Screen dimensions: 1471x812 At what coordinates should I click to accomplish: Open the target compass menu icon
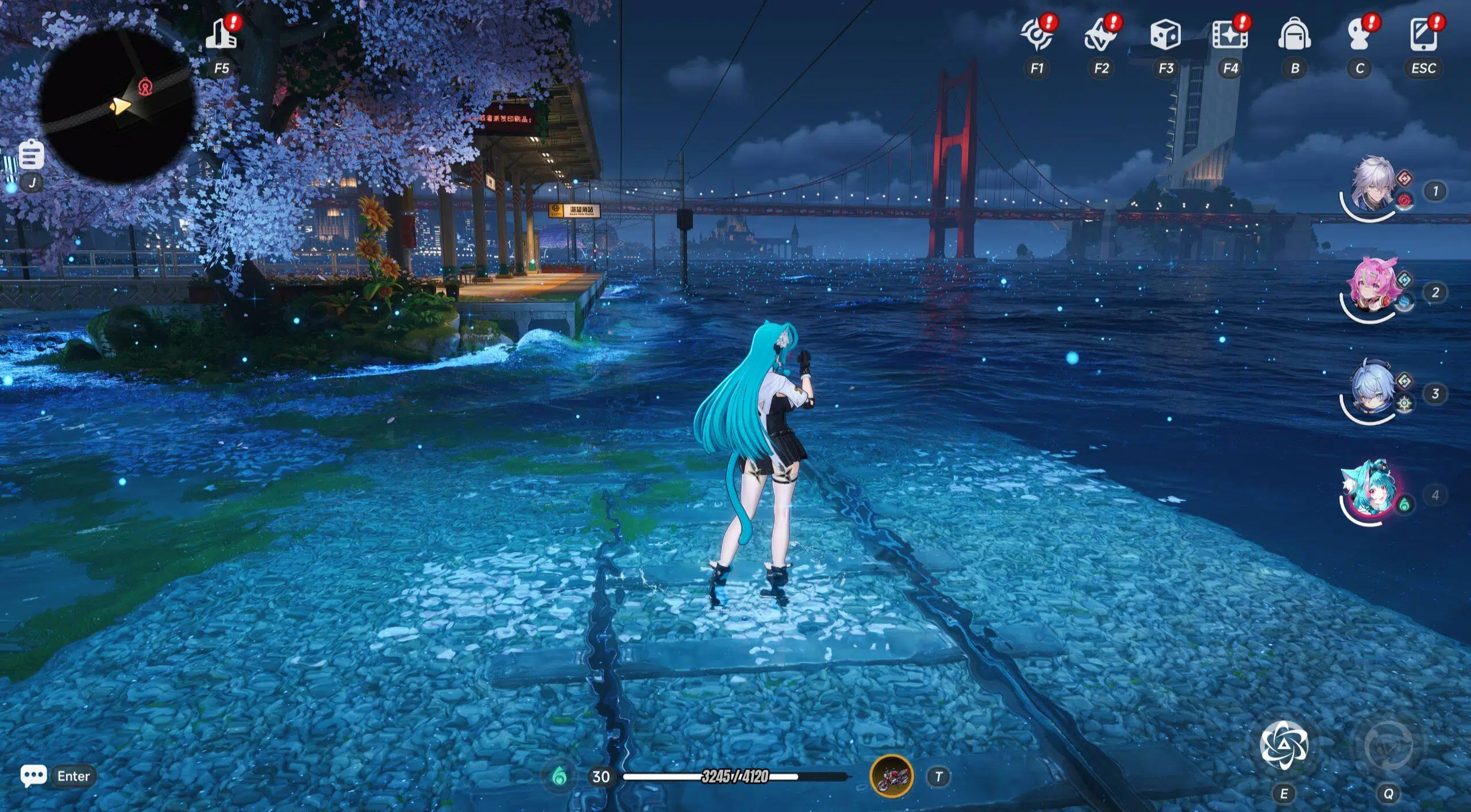click(x=1037, y=34)
